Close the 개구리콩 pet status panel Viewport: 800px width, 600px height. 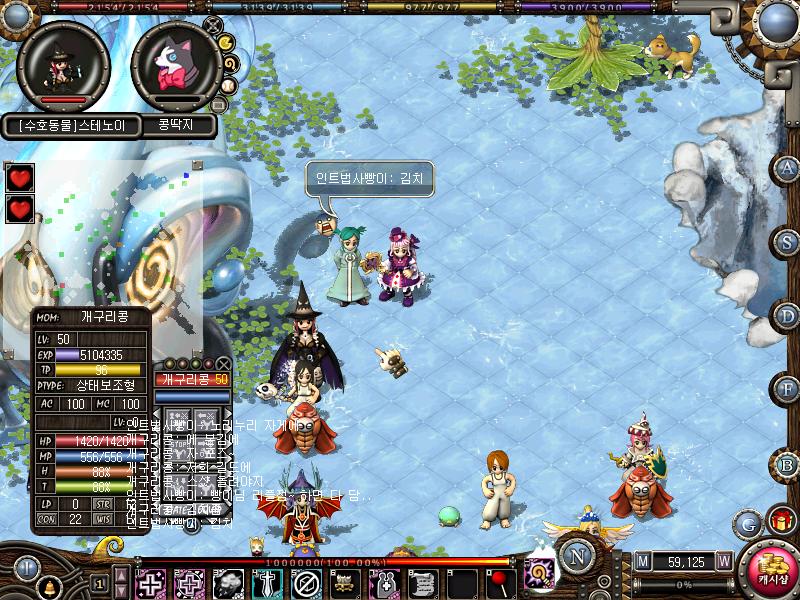point(222,364)
